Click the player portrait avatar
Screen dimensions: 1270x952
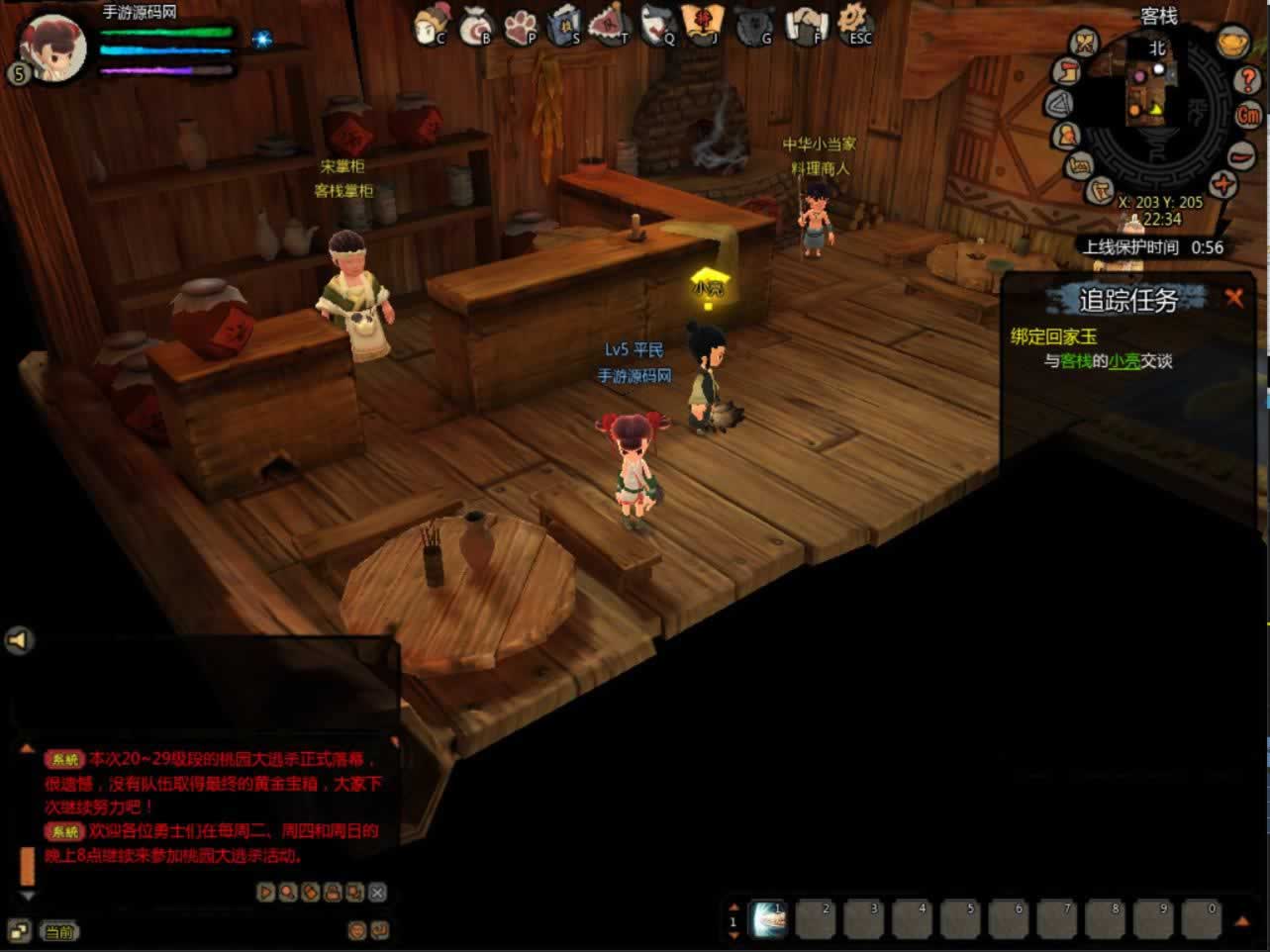54,47
